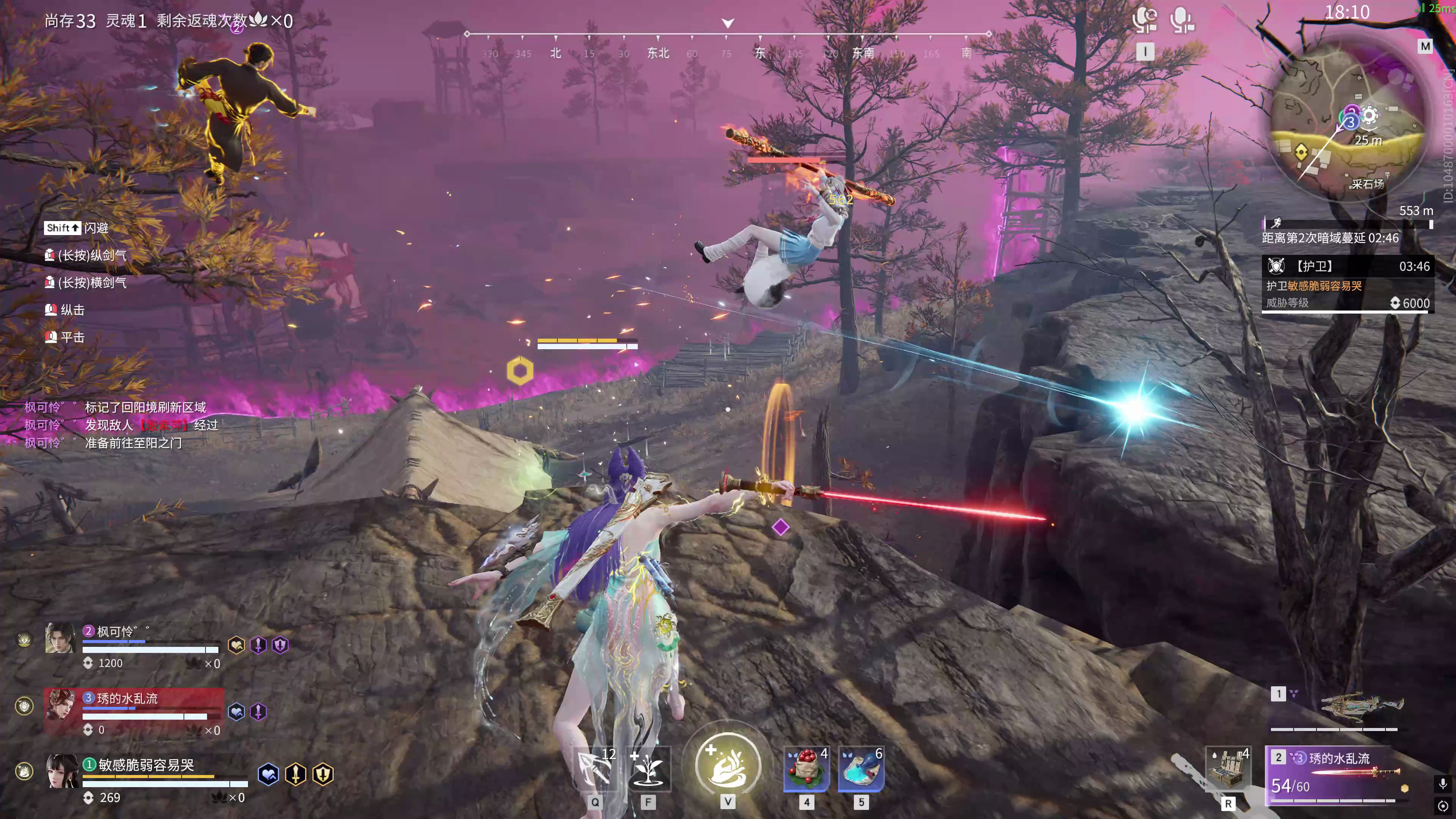Click the gold shield icon beside 敏感脆弱容易哭
This screenshot has width=1456, height=819.
323,774
